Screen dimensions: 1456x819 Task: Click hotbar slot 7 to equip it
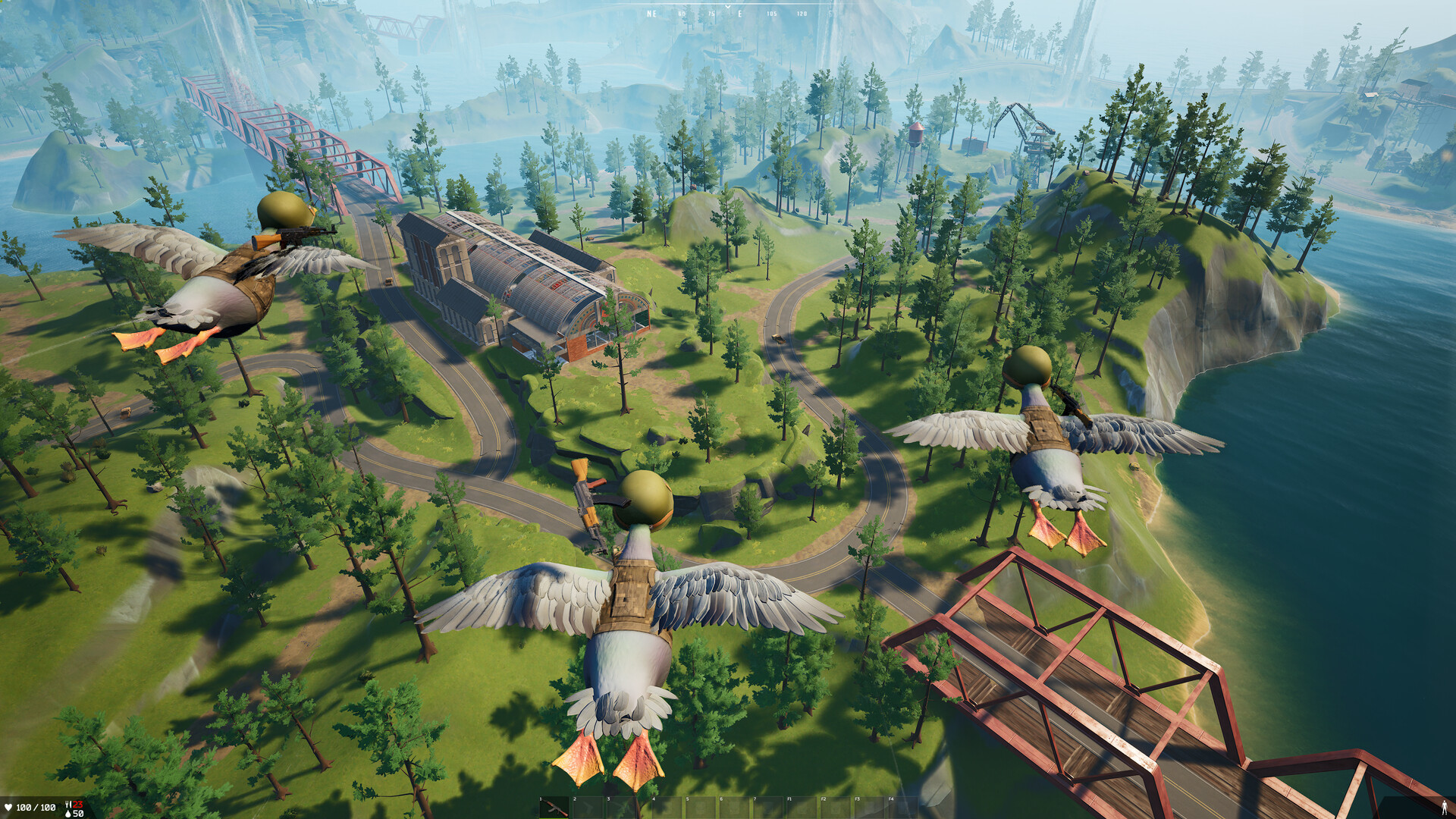coord(768,806)
